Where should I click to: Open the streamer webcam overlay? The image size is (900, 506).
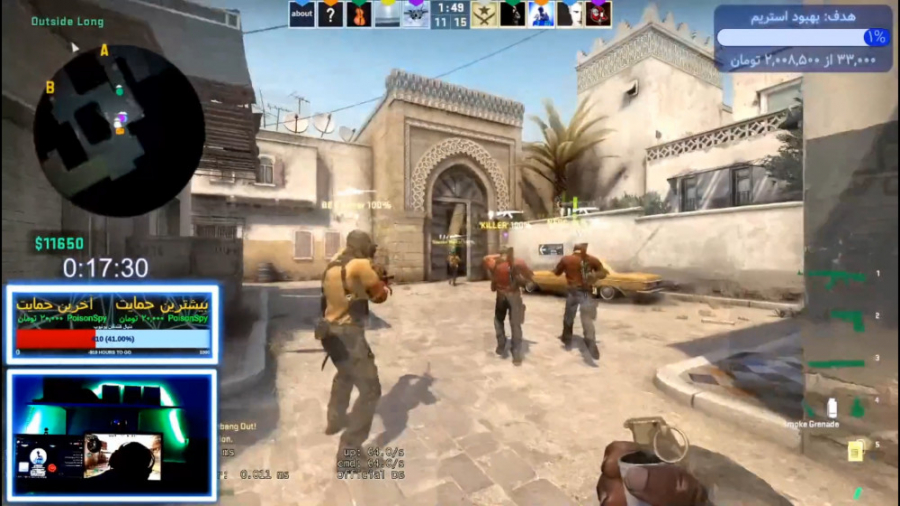[x=112, y=435]
